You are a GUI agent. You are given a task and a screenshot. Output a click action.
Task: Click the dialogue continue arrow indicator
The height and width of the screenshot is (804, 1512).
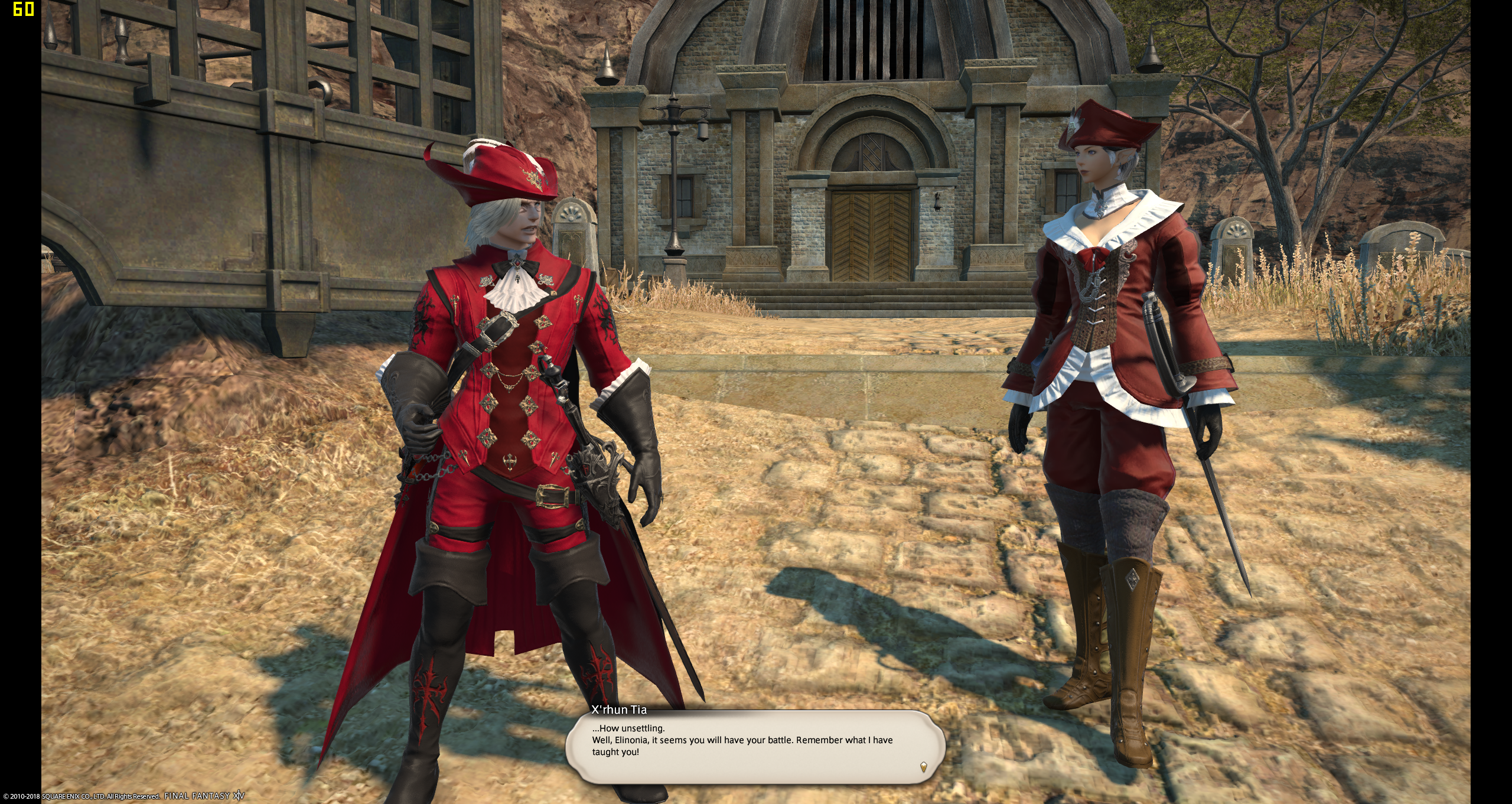point(923,767)
